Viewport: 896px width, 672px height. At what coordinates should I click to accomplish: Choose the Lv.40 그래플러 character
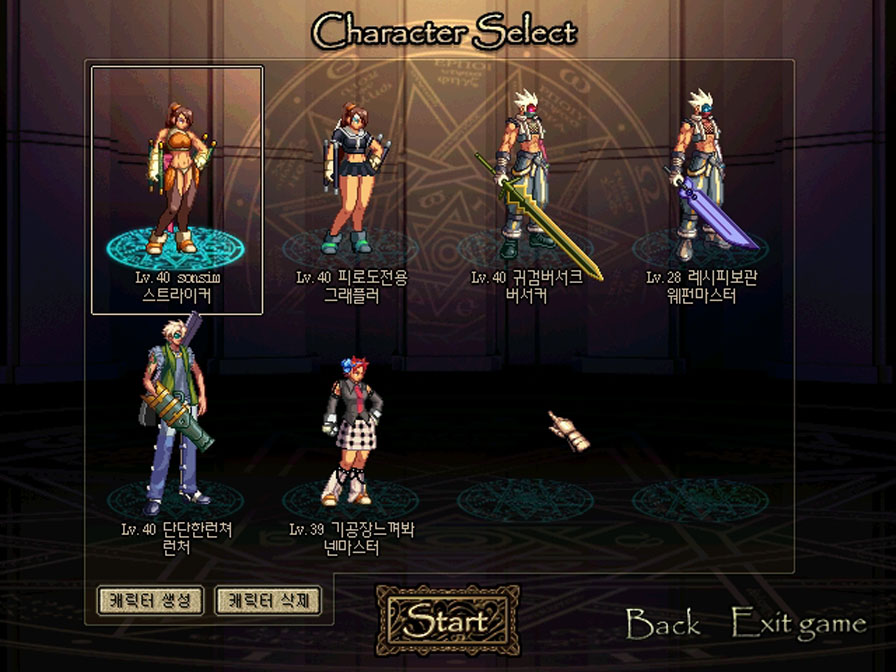pyautogui.click(x=352, y=180)
